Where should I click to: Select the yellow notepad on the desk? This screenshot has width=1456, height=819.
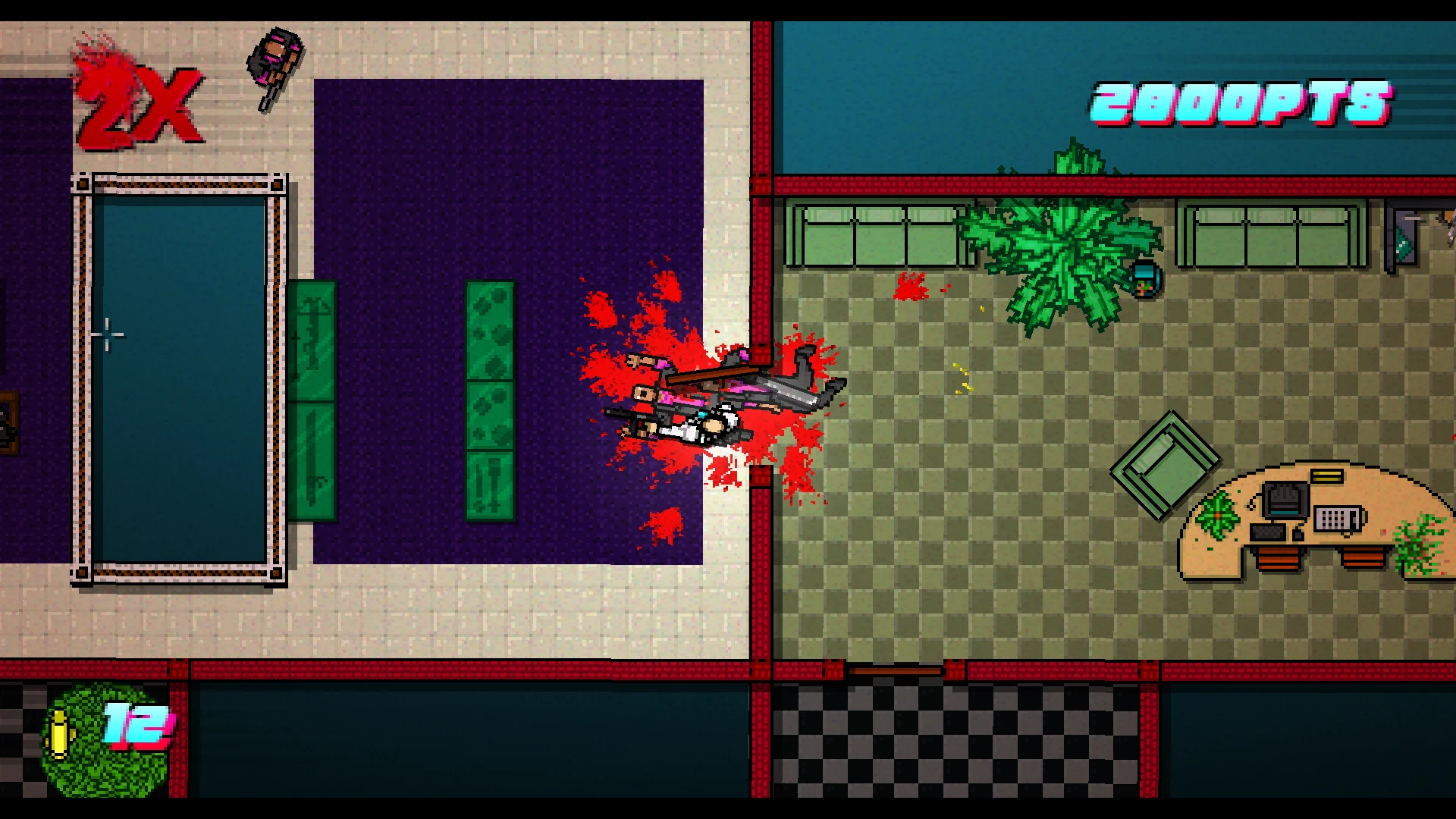[x=1326, y=476]
